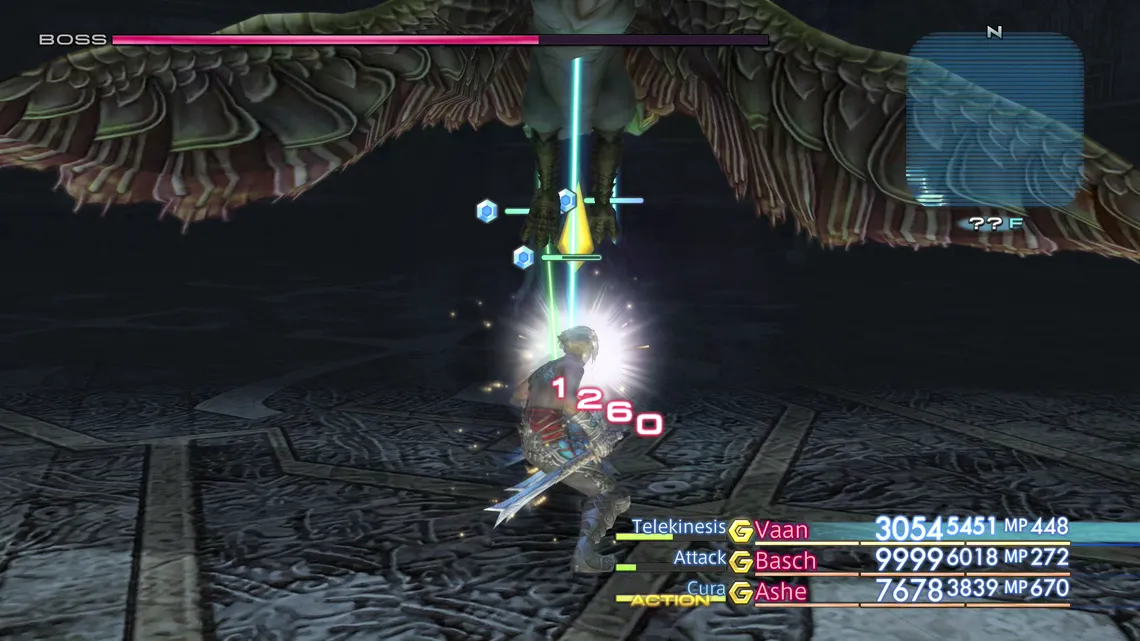Viewport: 1140px width, 641px height.
Task: Click Vaan's Telekinesis action label
Action: tap(678, 527)
